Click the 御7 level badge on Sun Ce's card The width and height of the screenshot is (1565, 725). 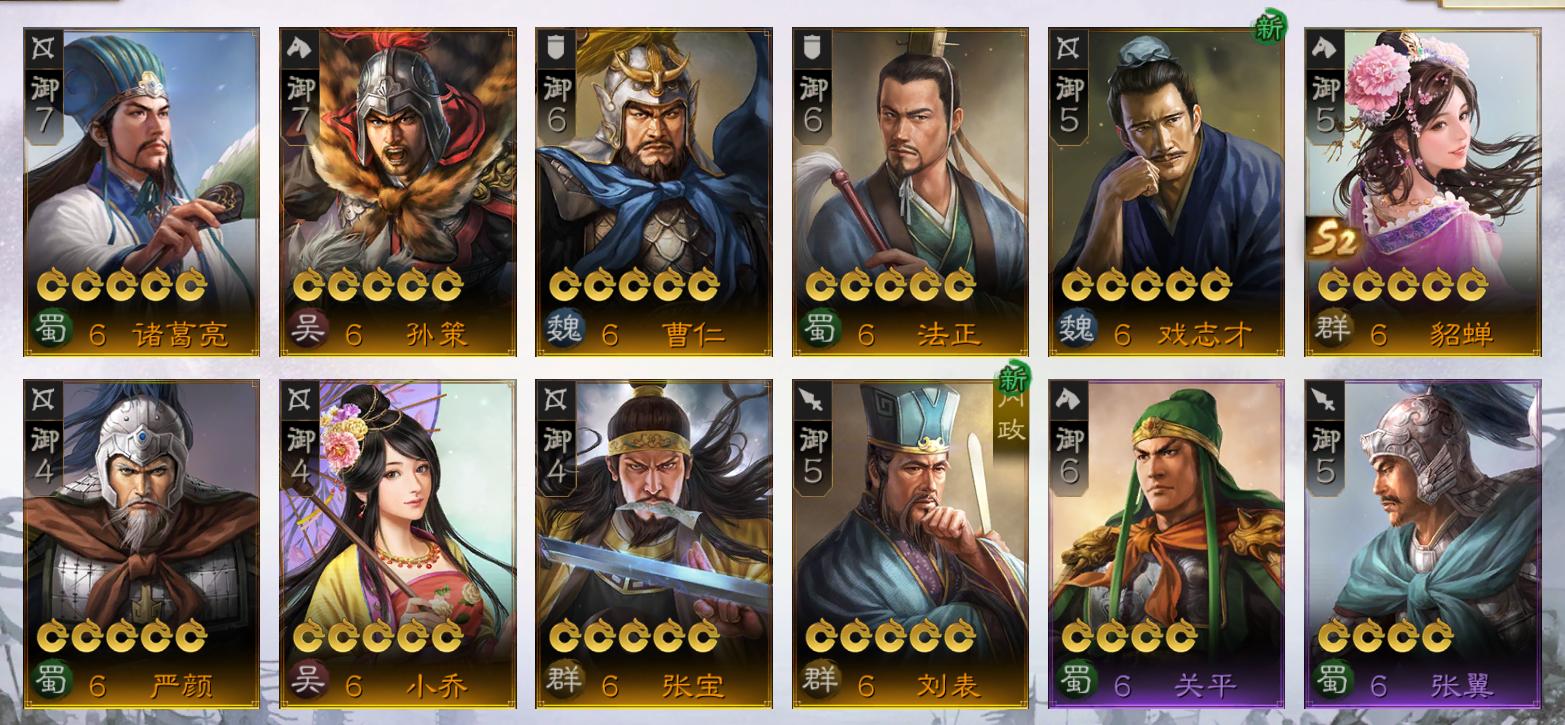pos(298,95)
